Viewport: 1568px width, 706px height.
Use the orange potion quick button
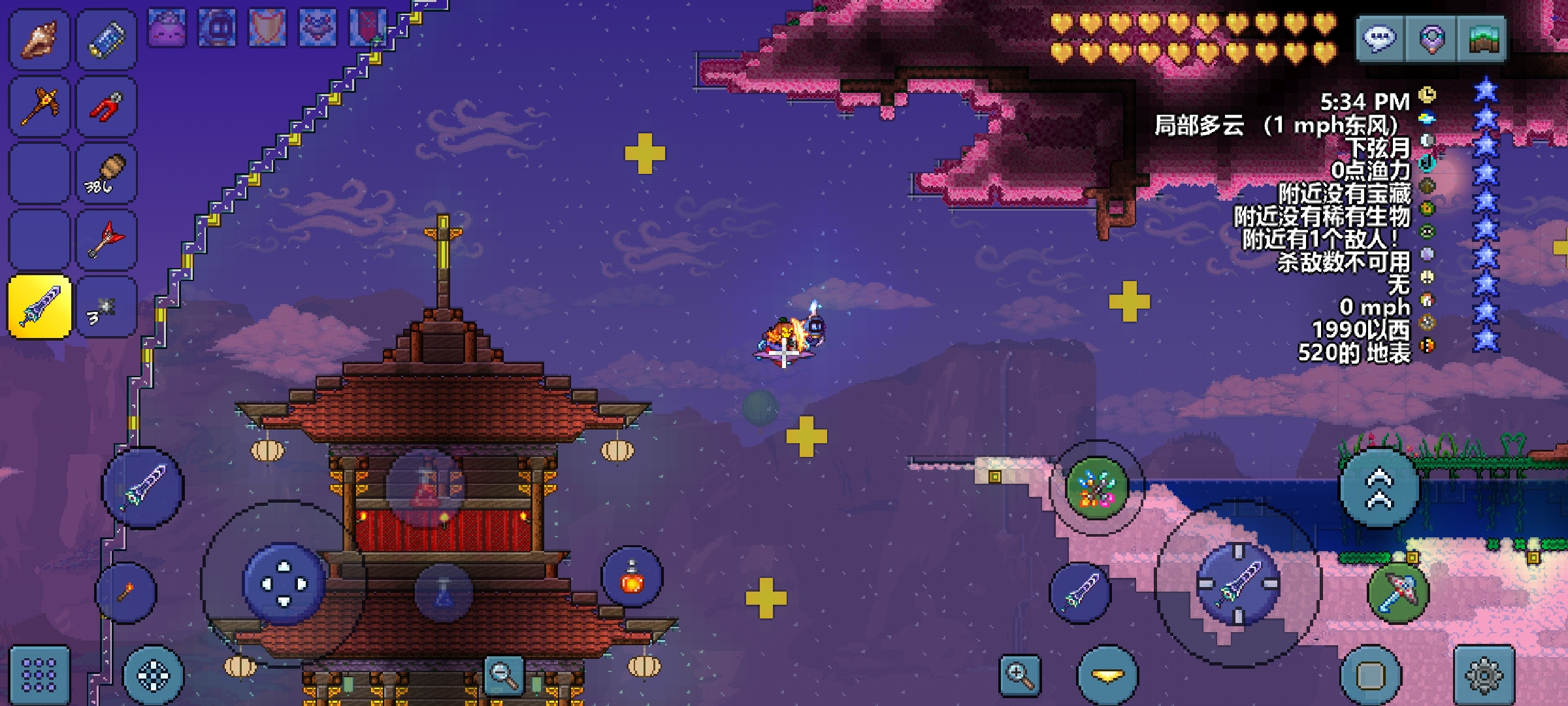[x=632, y=577]
